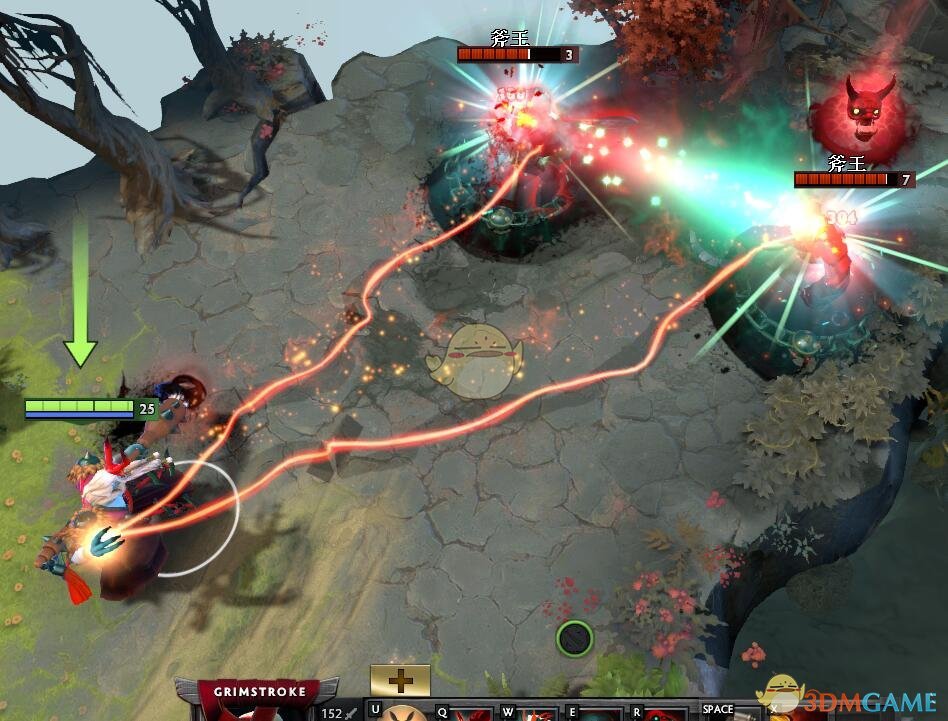Use the item slot labeled SPACE

click(728, 714)
